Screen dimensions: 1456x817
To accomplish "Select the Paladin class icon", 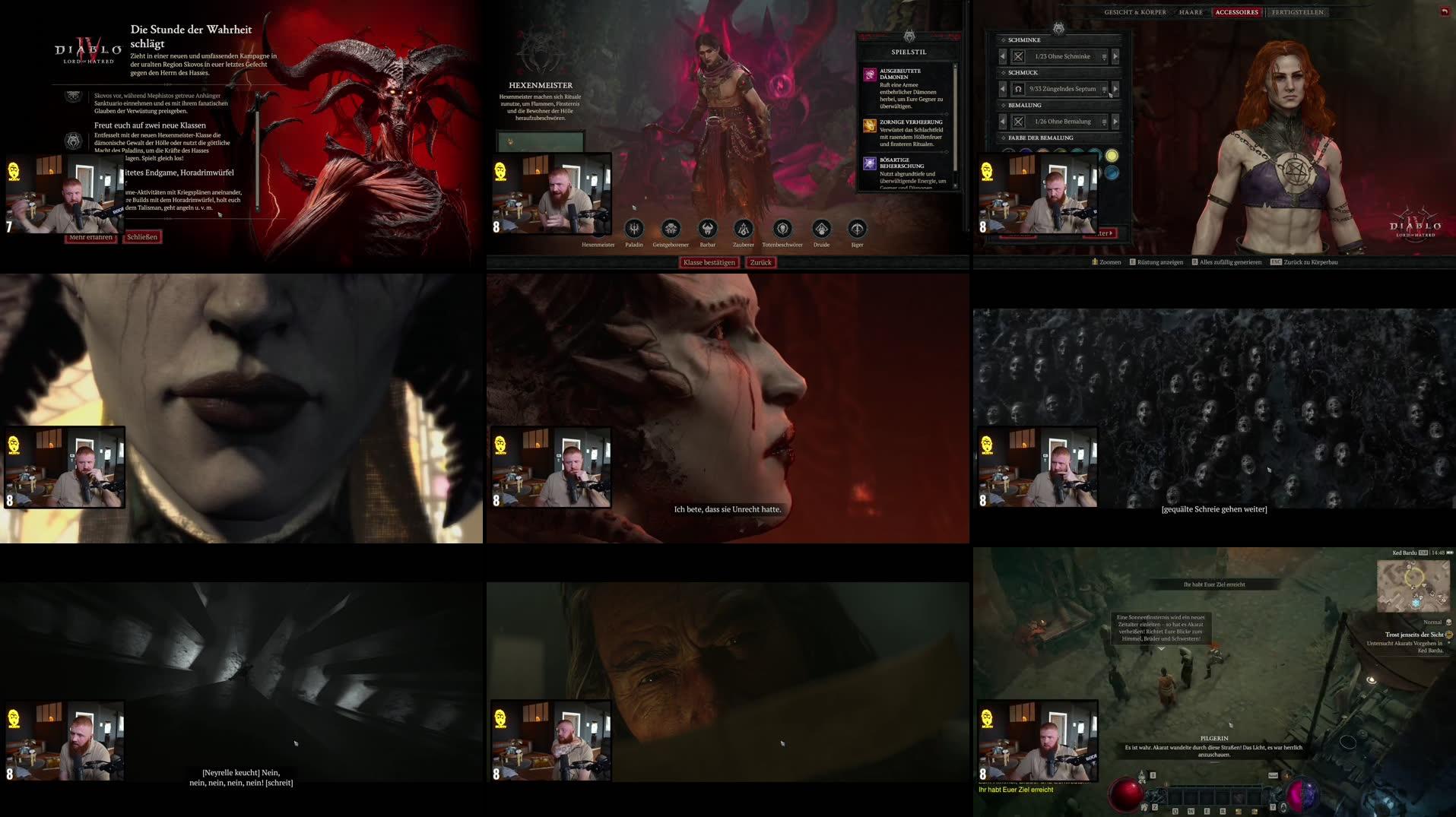I will coord(635,228).
